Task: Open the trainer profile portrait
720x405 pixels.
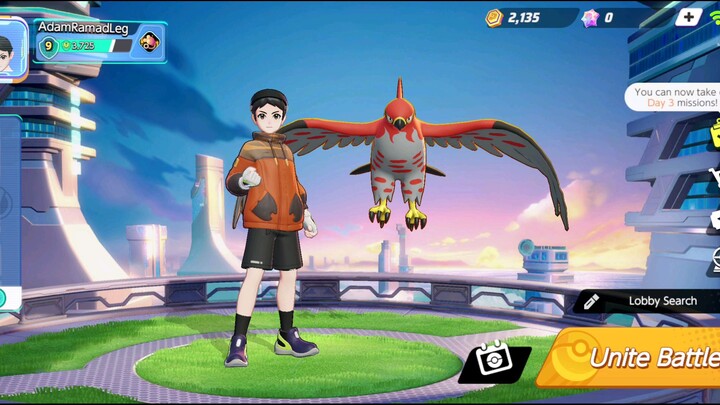Action: pyautogui.click(x=11, y=48)
